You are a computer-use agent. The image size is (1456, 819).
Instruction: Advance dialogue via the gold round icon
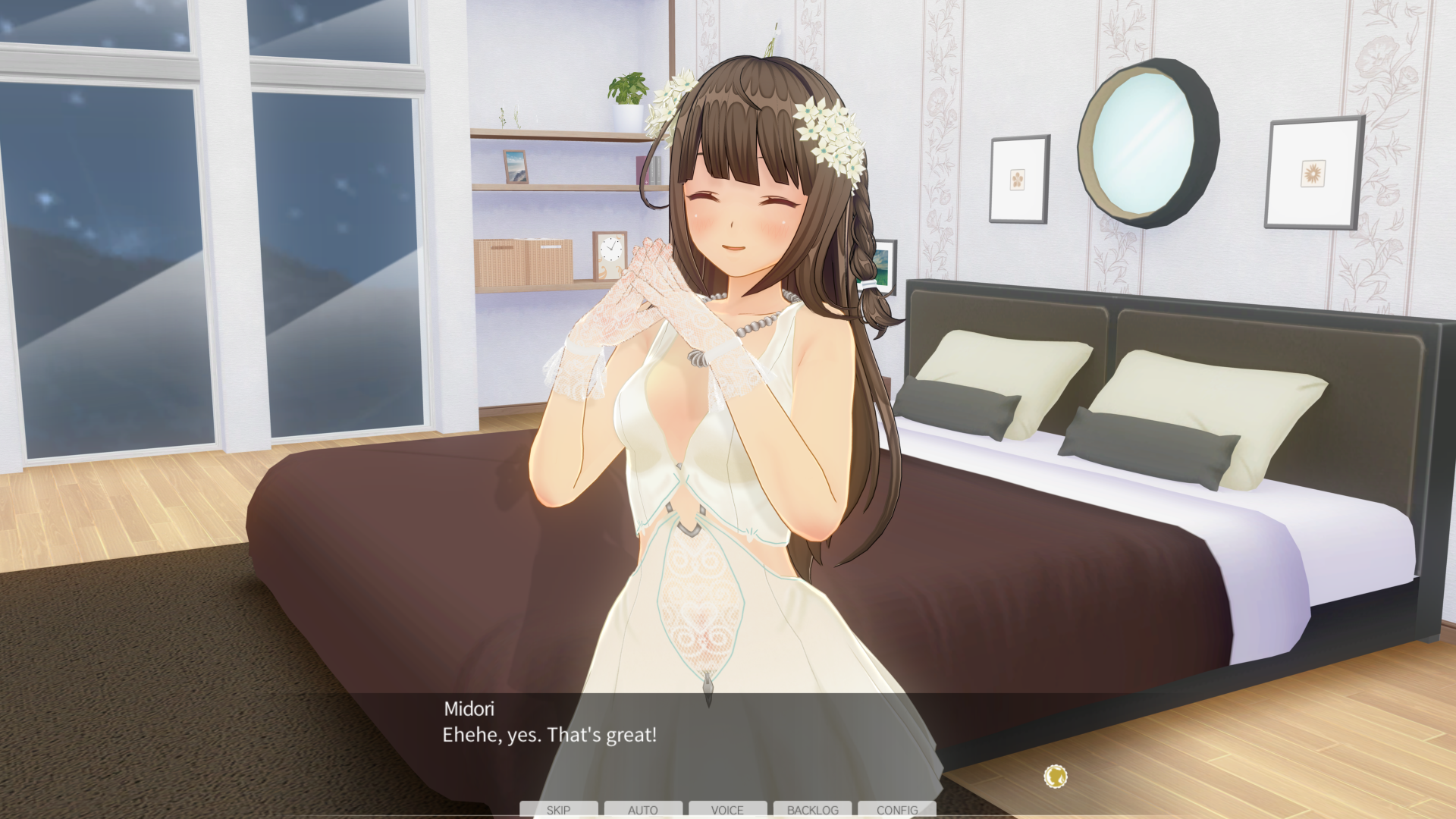(x=1056, y=776)
